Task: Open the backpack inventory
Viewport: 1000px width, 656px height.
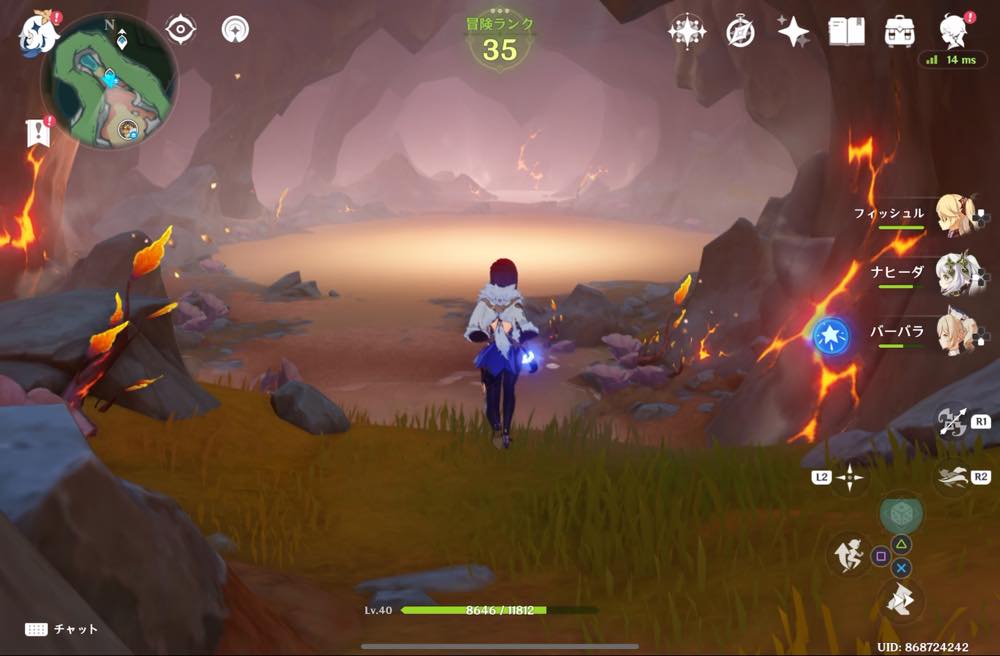Action: tap(899, 32)
